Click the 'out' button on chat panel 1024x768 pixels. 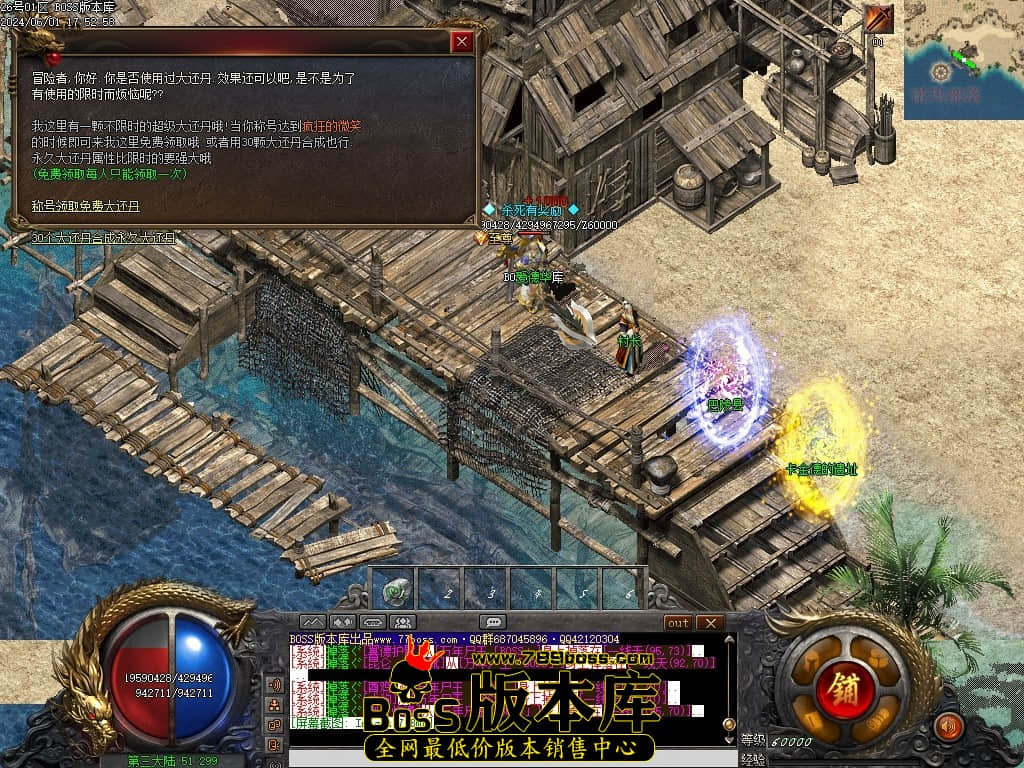[x=678, y=623]
